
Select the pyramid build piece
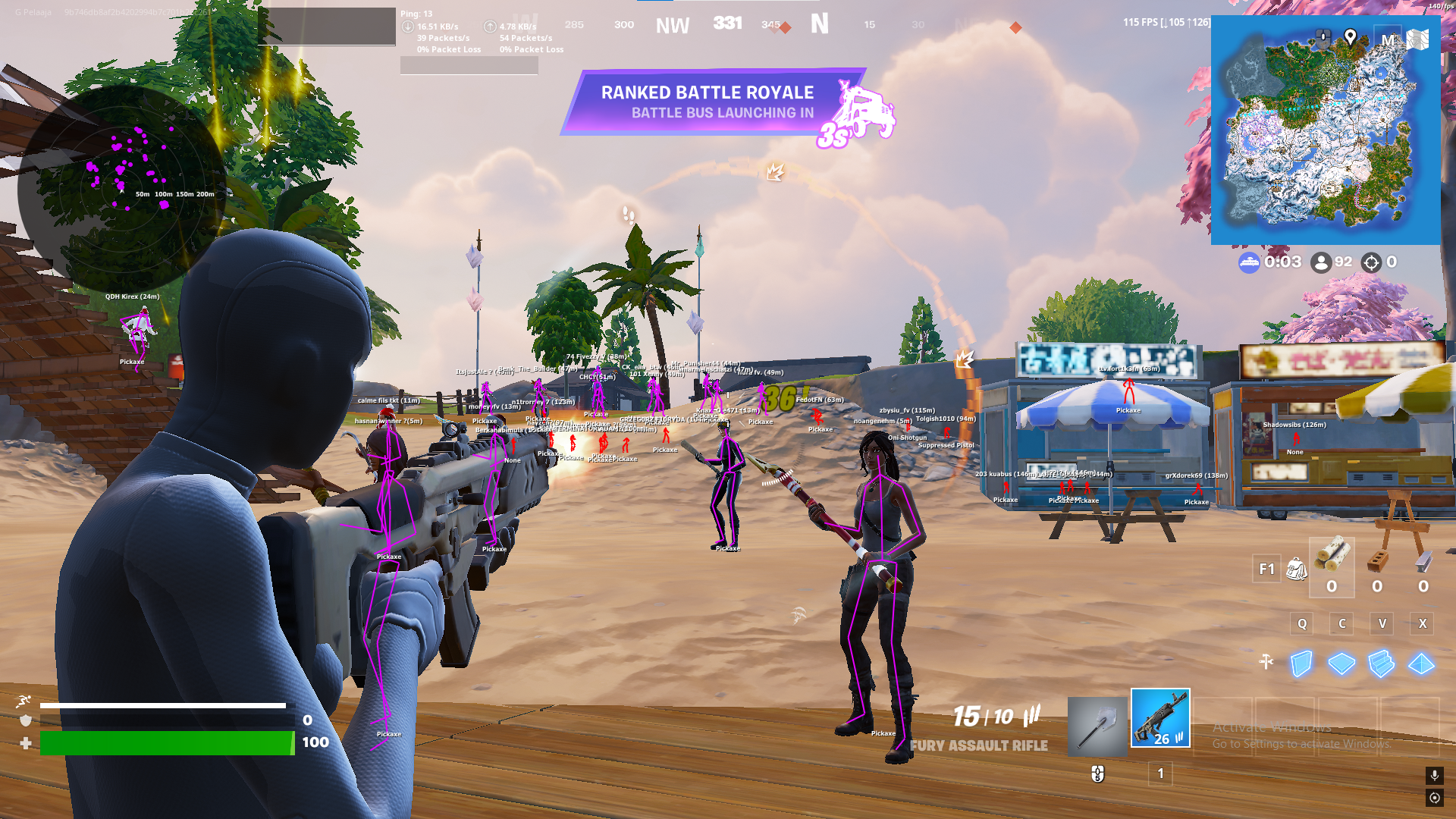(1421, 664)
